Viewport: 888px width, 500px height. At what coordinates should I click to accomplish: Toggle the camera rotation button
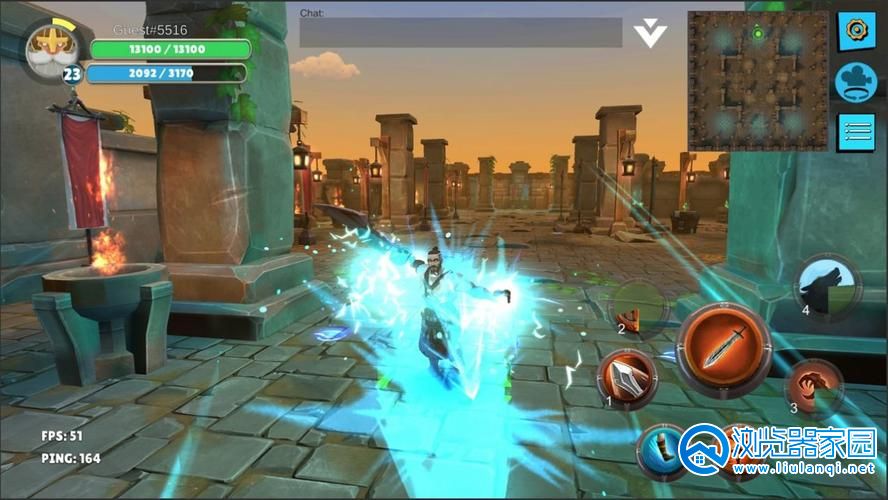pos(856,80)
